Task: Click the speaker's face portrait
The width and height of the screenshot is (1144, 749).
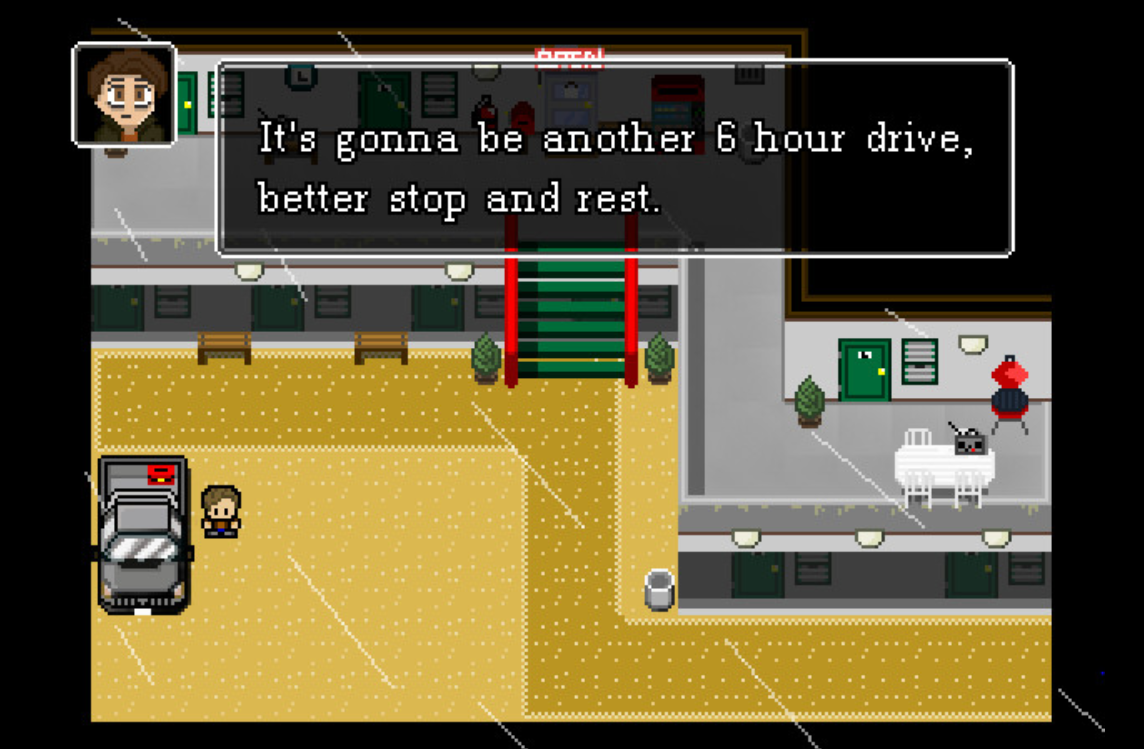Action: 124,95
